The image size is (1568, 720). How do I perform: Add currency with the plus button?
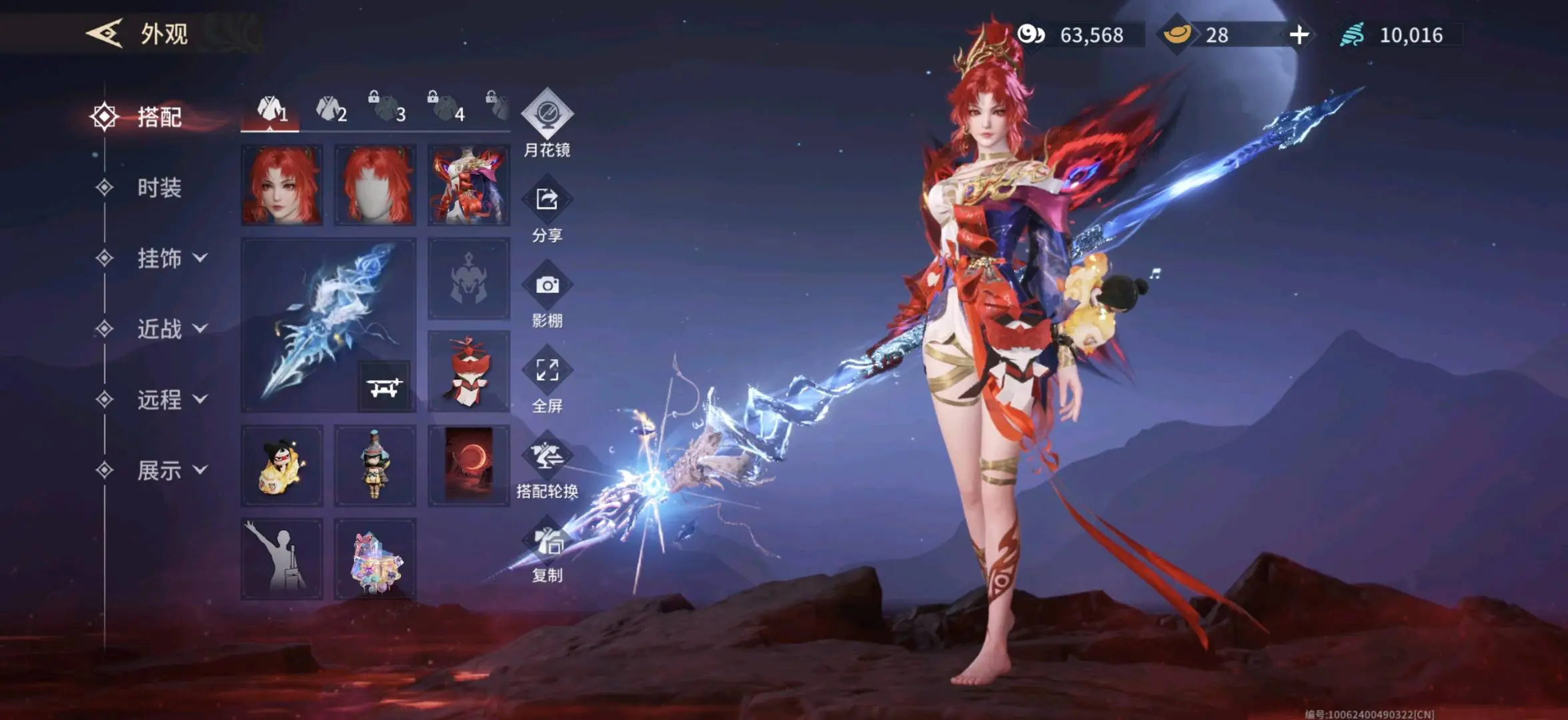click(x=1299, y=35)
